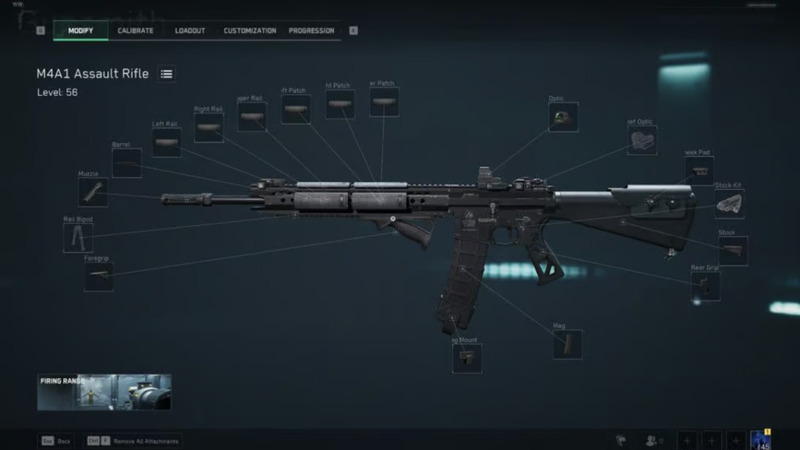800x450 pixels.
Task: Select the Rear Grip slot
Action: pos(706,286)
